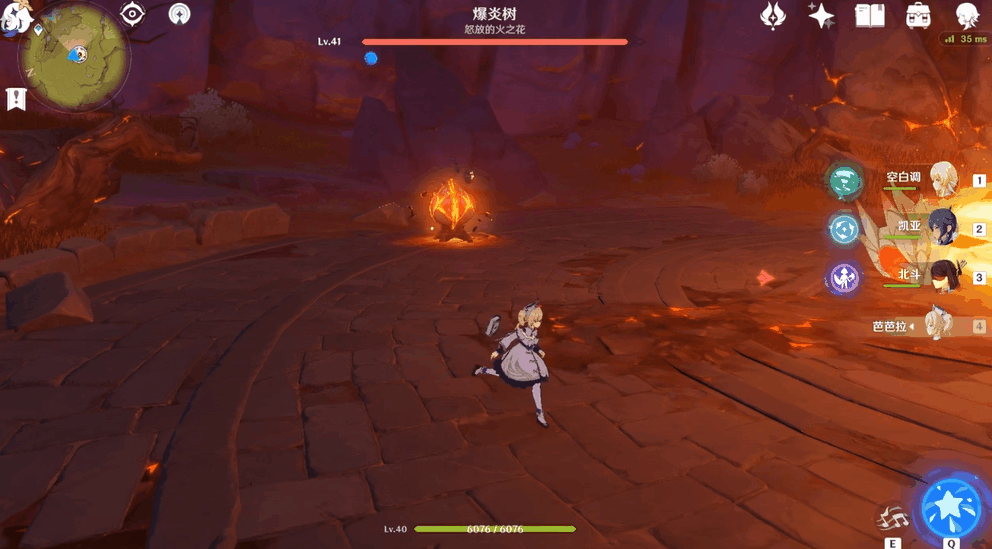Screen dimensions: 992x549
Task: Switch to party member 北斗
Action: point(943,276)
